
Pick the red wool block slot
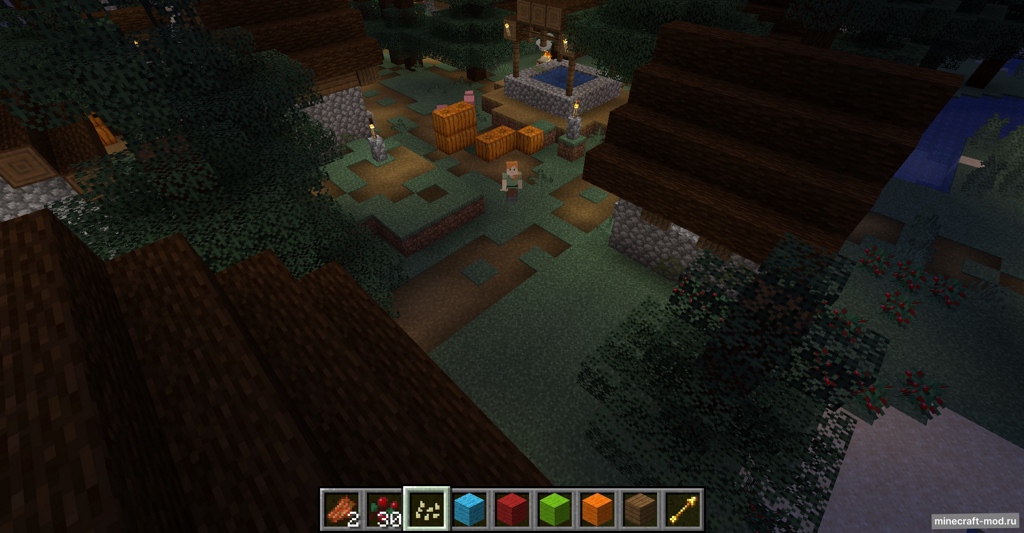click(512, 510)
